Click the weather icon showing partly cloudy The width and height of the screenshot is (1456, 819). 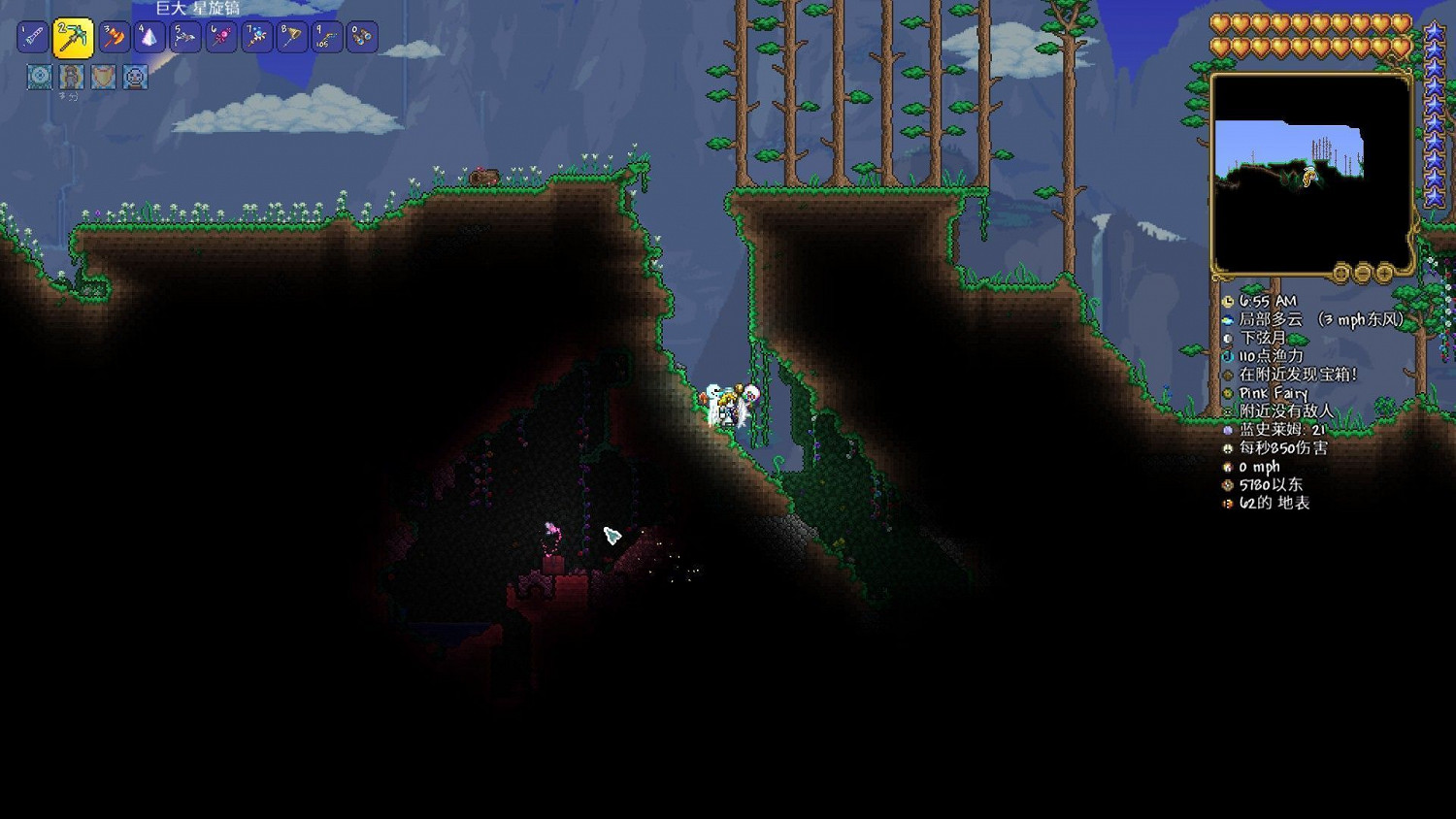pos(1228,319)
